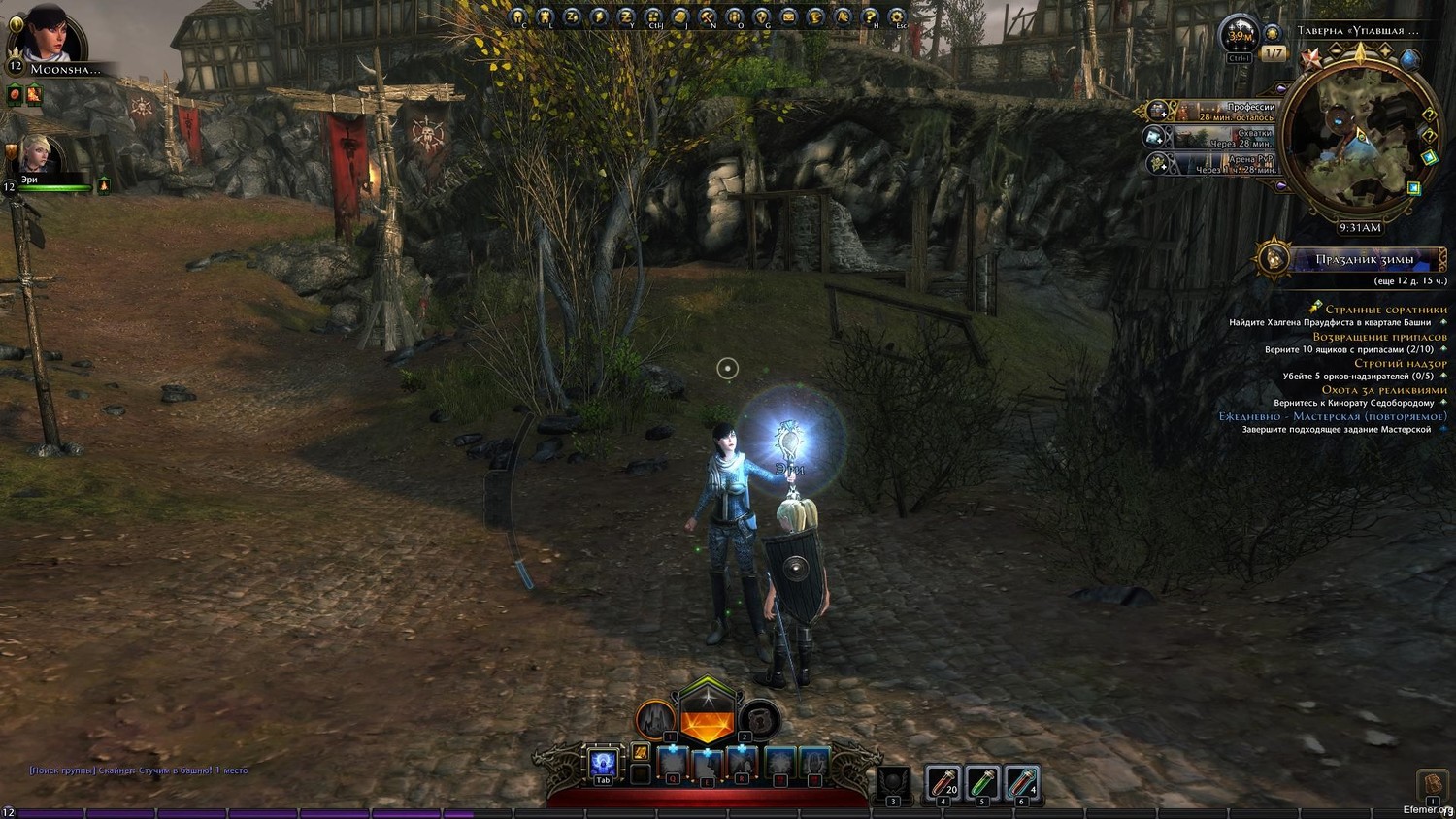Open the journal book icon
This screenshot has width=1456, height=819.
coord(680,16)
